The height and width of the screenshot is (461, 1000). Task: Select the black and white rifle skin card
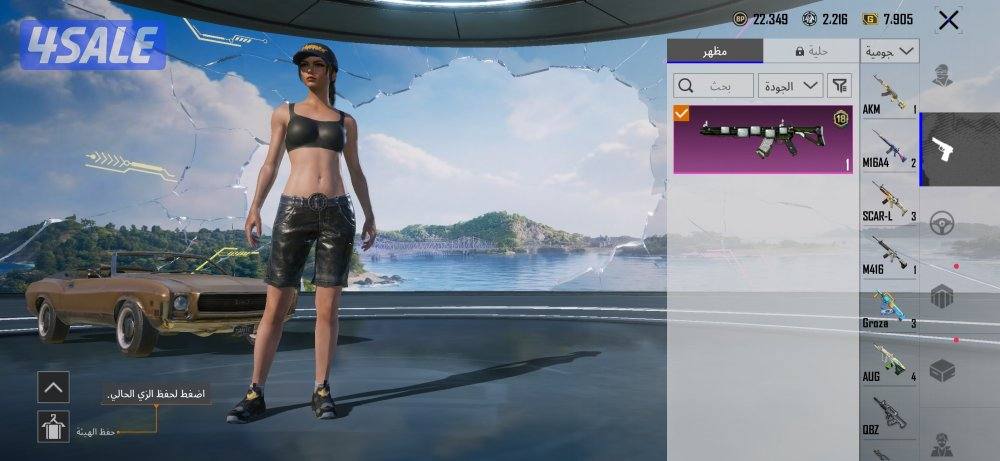pyautogui.click(x=763, y=139)
